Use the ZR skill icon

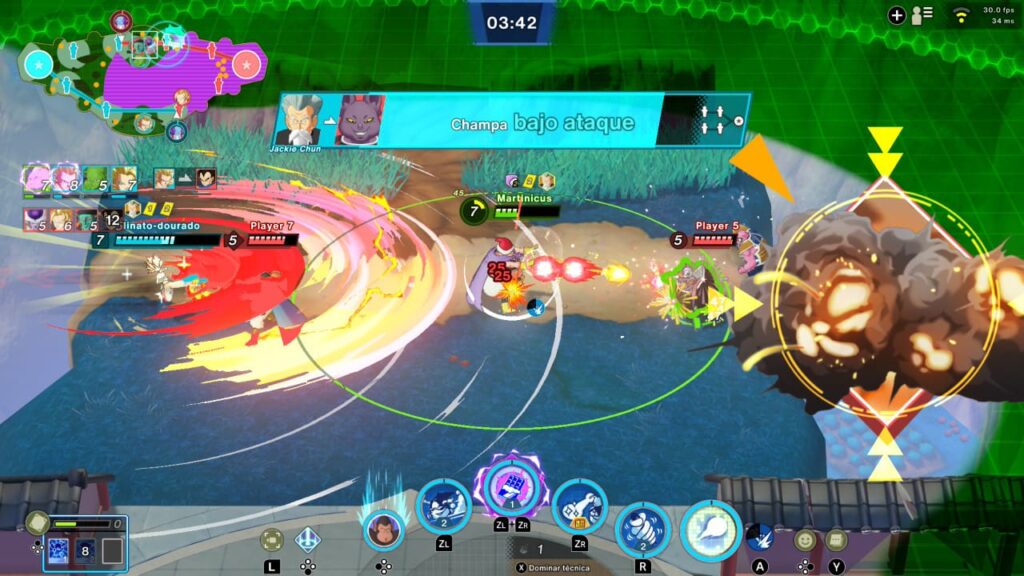pos(580,507)
